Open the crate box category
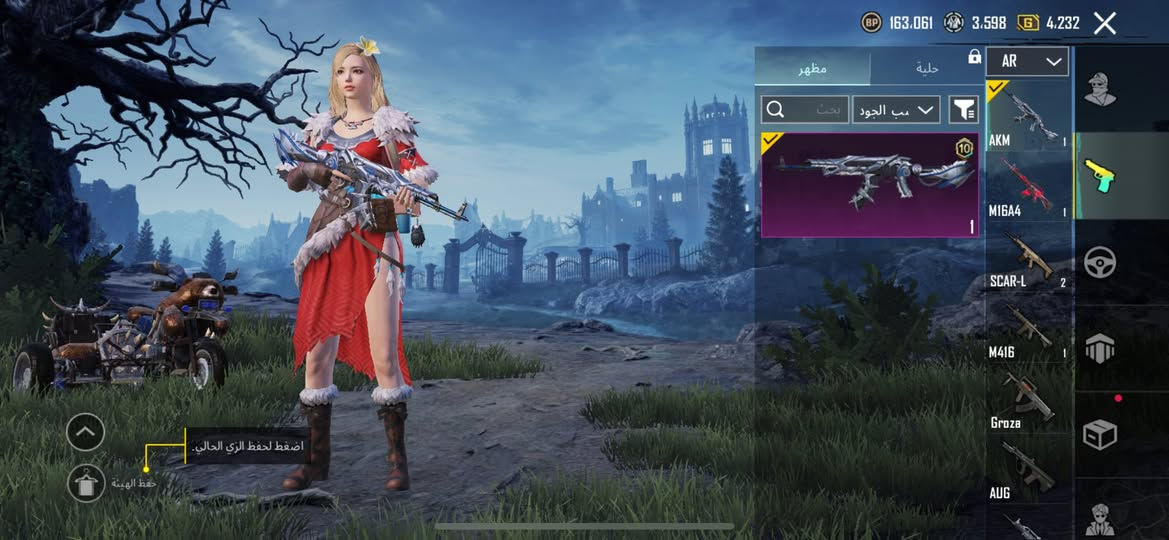Image resolution: width=1169 pixels, height=540 pixels. click(x=1100, y=434)
